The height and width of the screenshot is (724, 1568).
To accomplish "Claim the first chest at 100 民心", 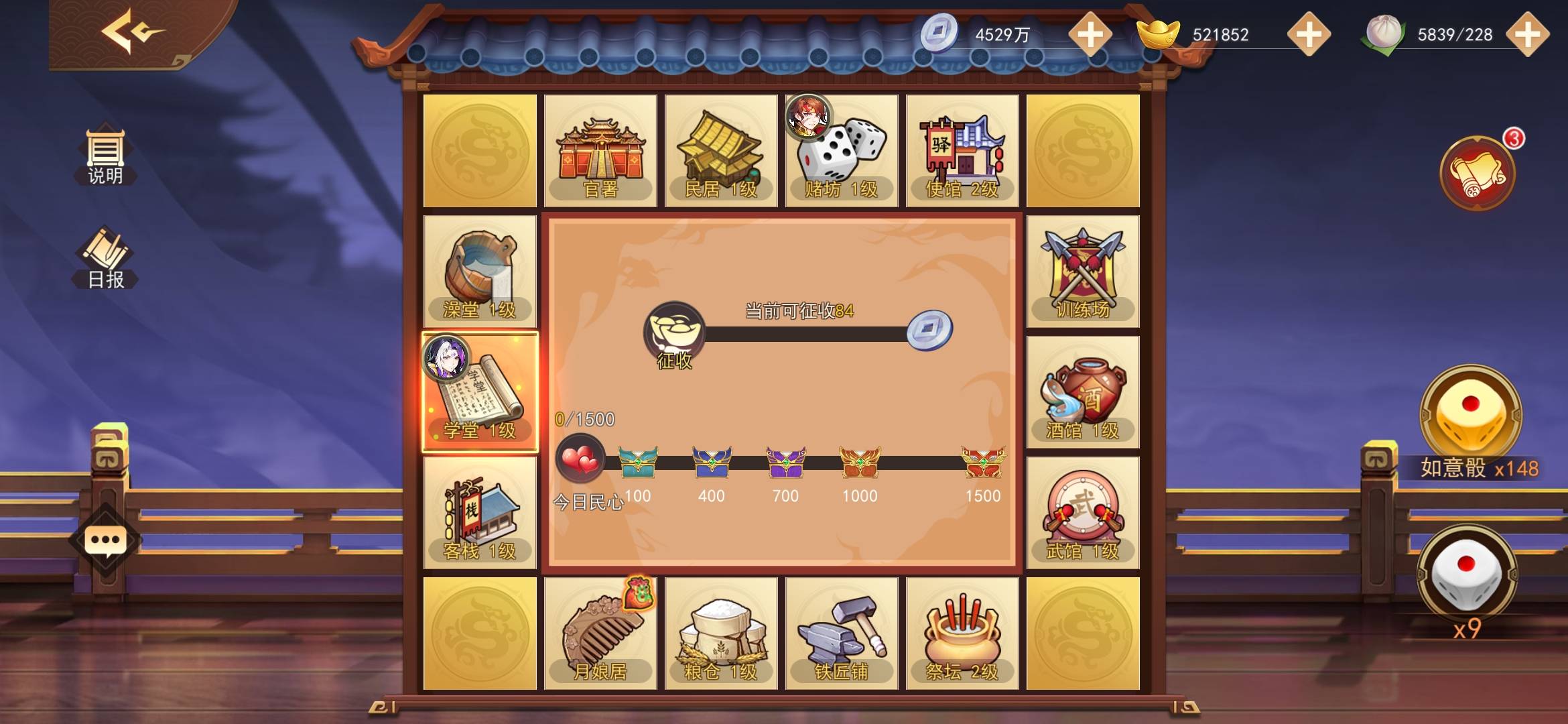I will coord(637,463).
